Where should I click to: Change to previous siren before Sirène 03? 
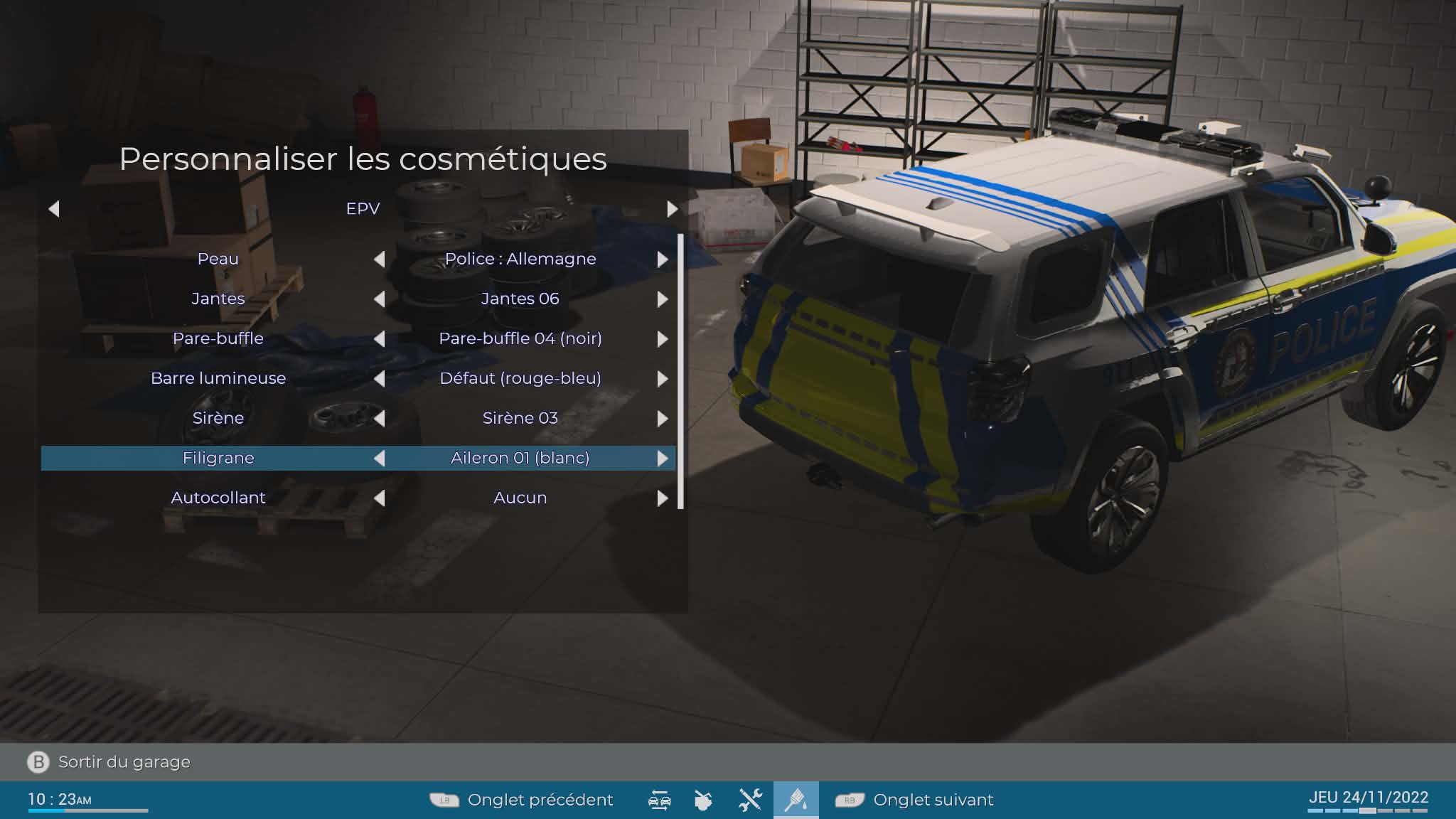[380, 419]
